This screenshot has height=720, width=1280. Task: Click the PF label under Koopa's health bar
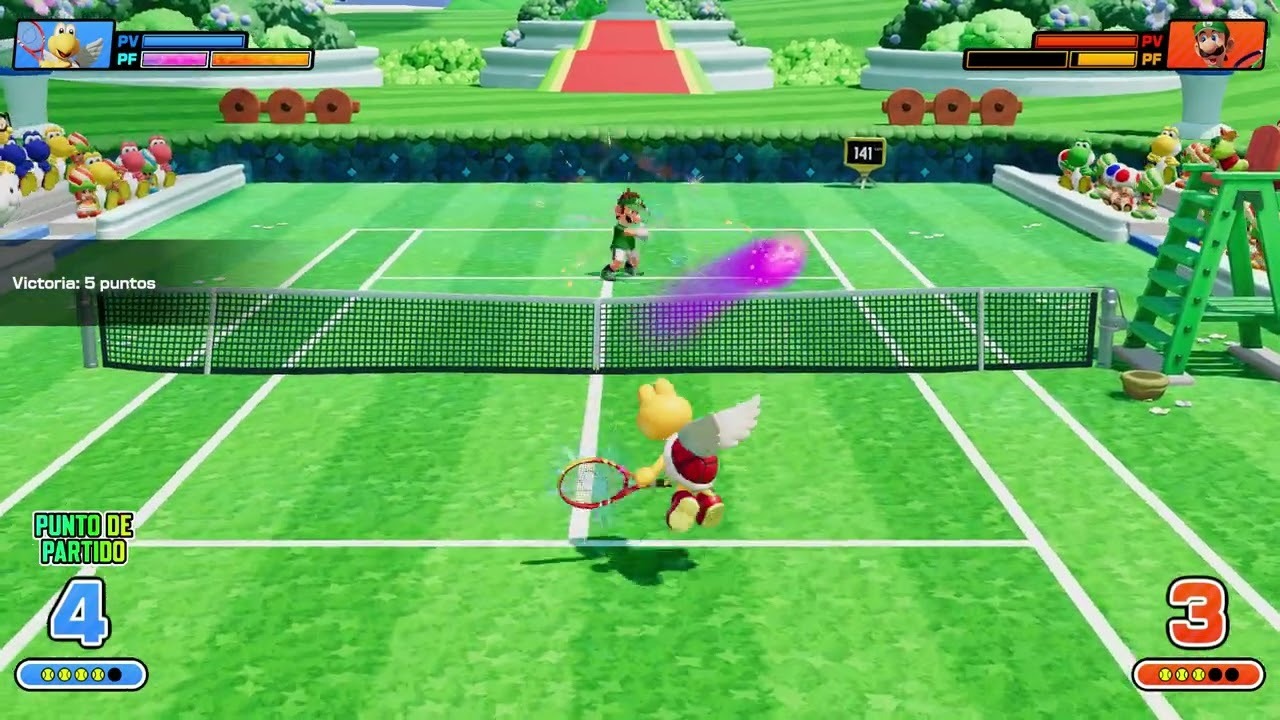pyautogui.click(x=128, y=59)
